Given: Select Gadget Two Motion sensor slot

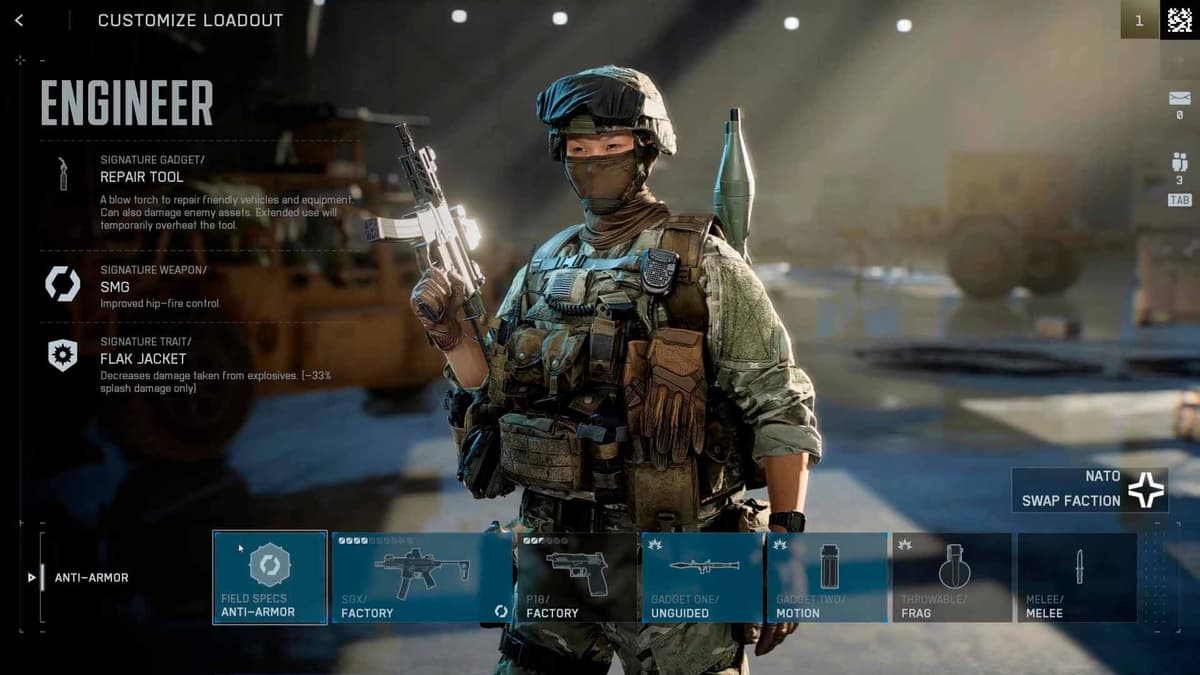Looking at the screenshot, I should pos(827,577).
